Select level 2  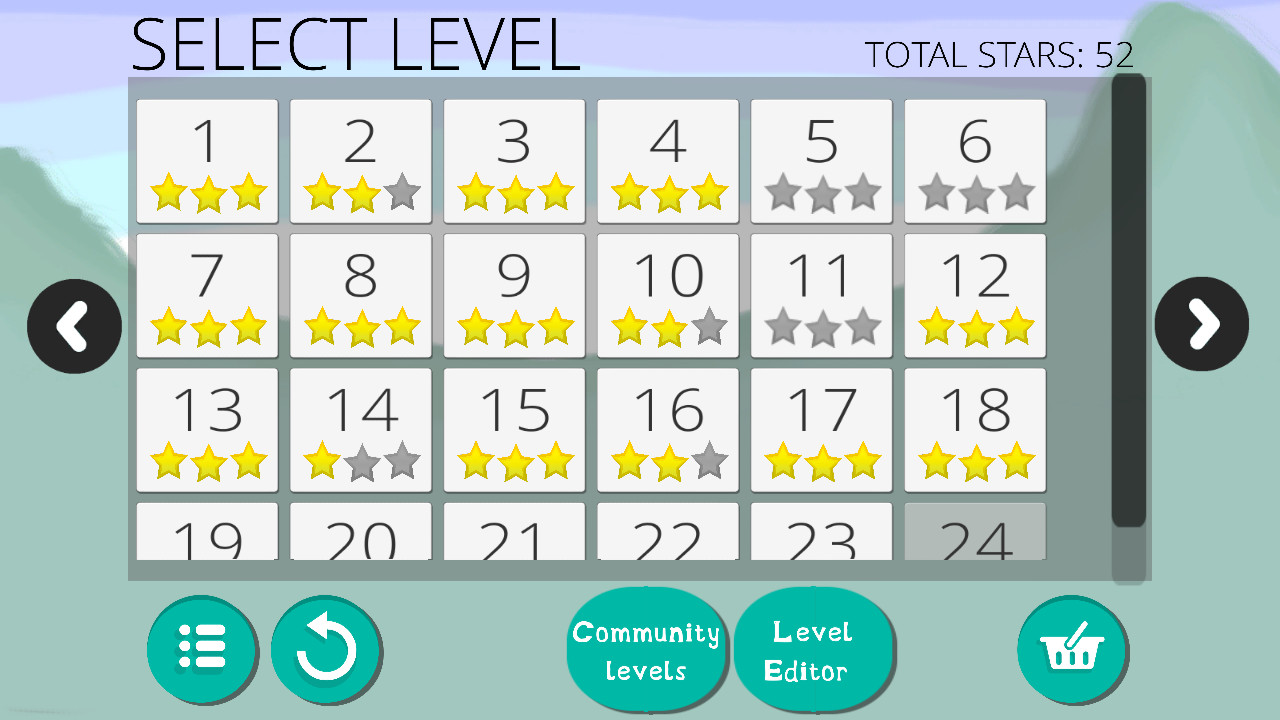coord(360,161)
